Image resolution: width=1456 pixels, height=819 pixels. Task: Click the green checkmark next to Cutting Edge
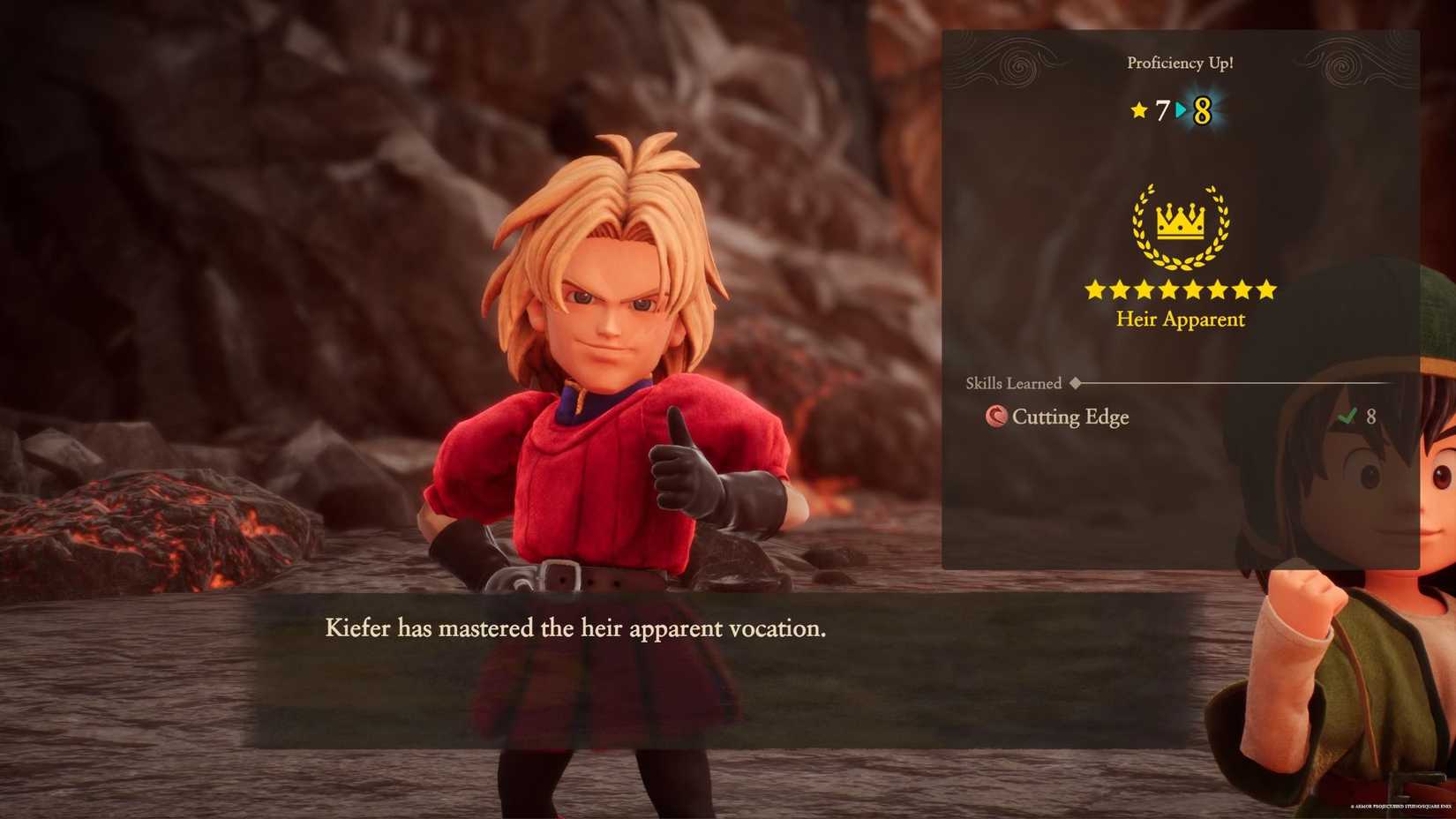1347,416
